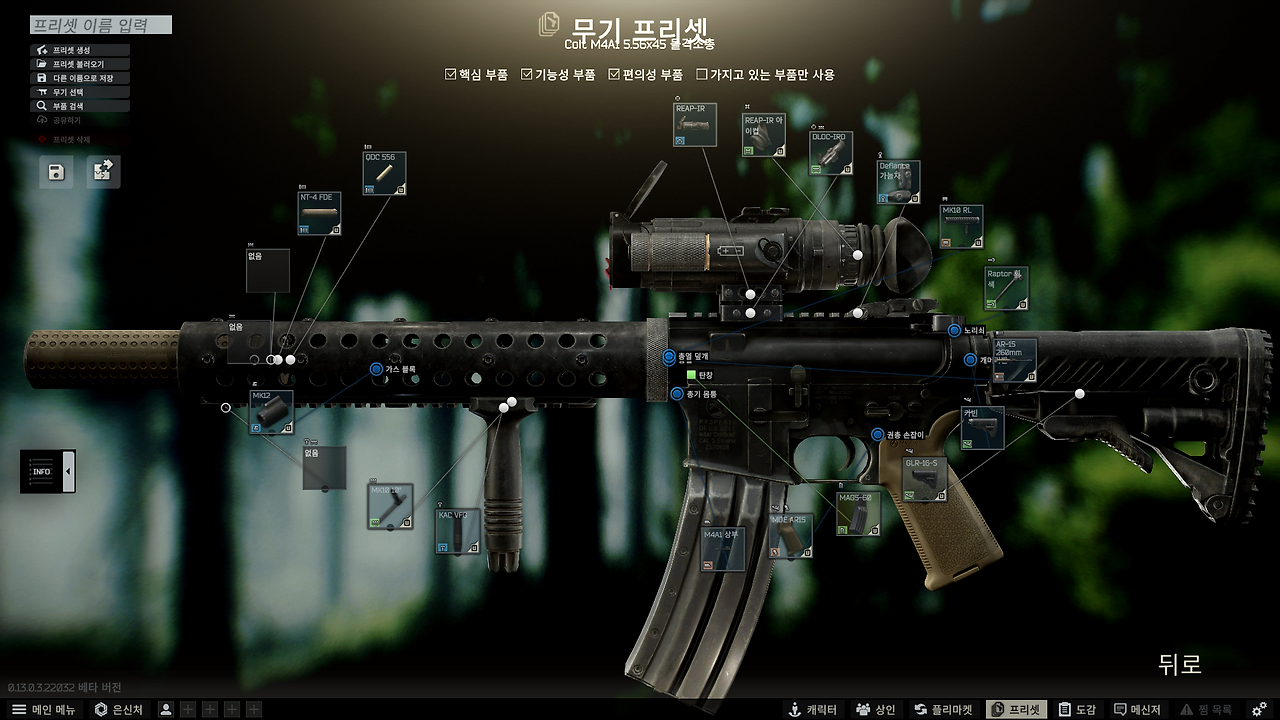Uncheck the 핵심 부품 checkbox
This screenshot has width=1280, height=720.
(x=450, y=73)
